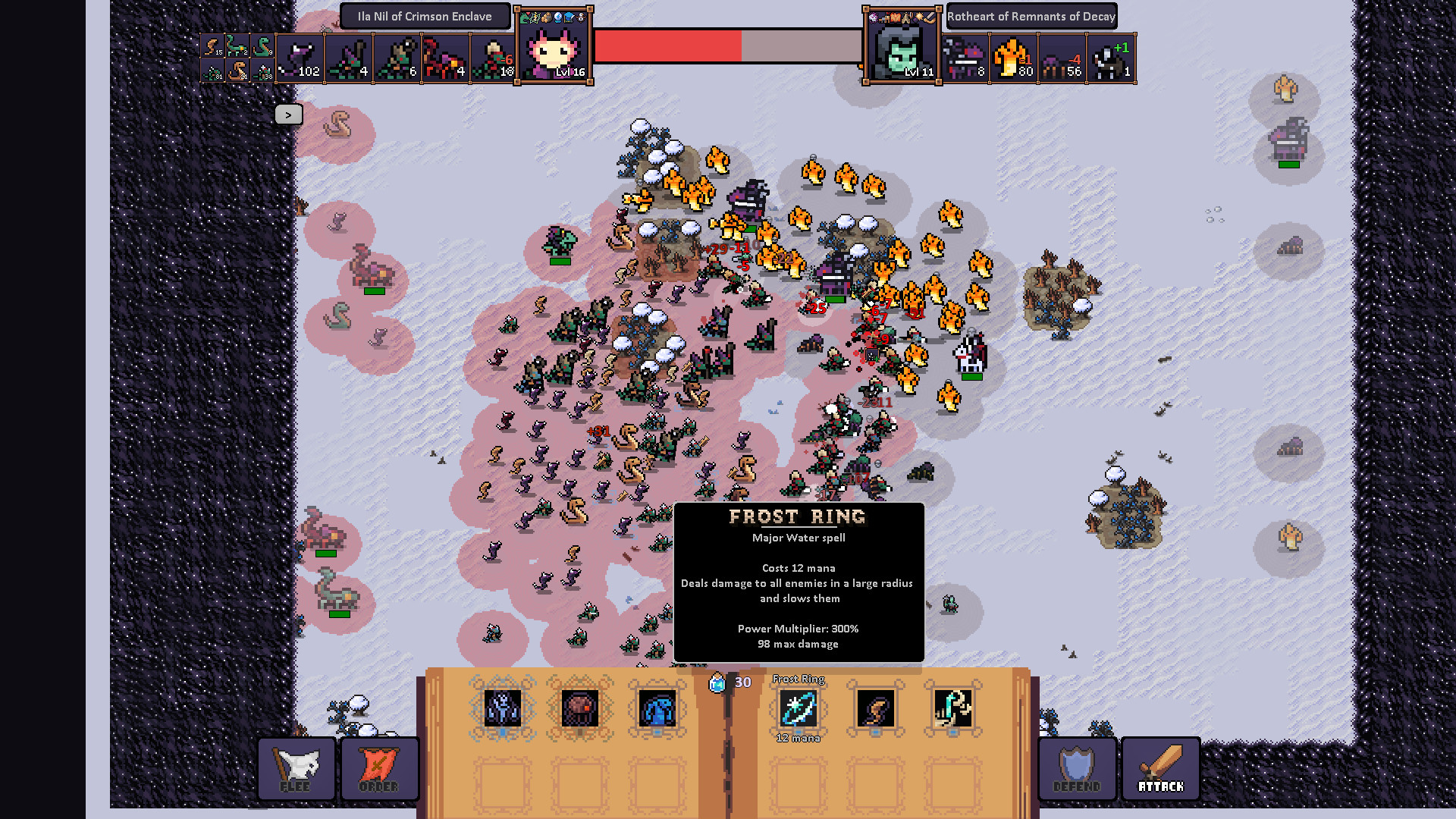Cast the brown worm summon spell
The width and height of the screenshot is (1456, 819).
(875, 709)
